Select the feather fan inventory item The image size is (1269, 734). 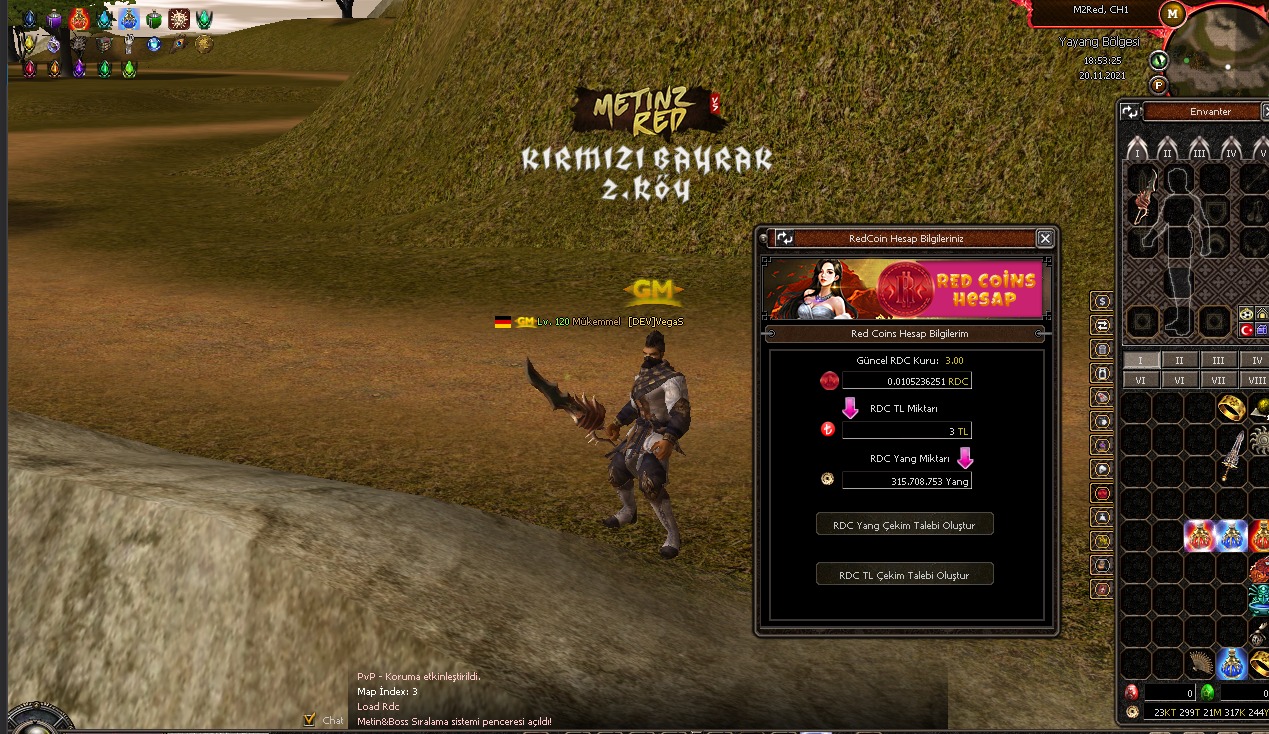coord(1200,662)
